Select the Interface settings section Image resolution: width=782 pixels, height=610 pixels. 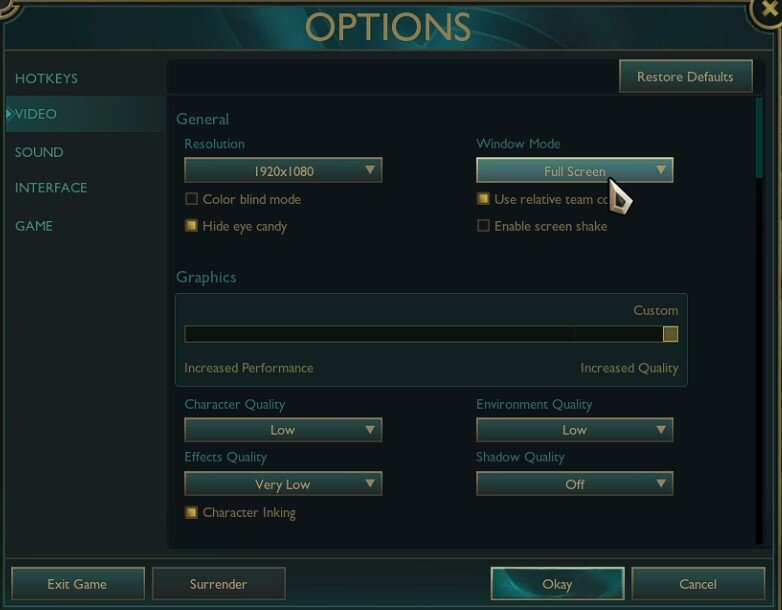click(51, 188)
